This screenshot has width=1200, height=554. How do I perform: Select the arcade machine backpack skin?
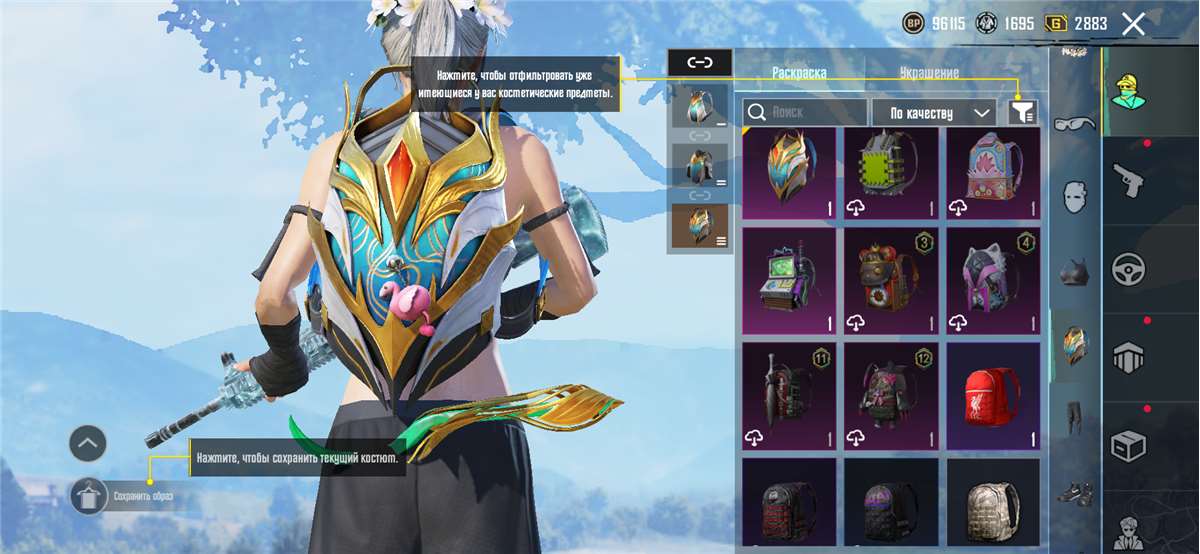pos(789,281)
